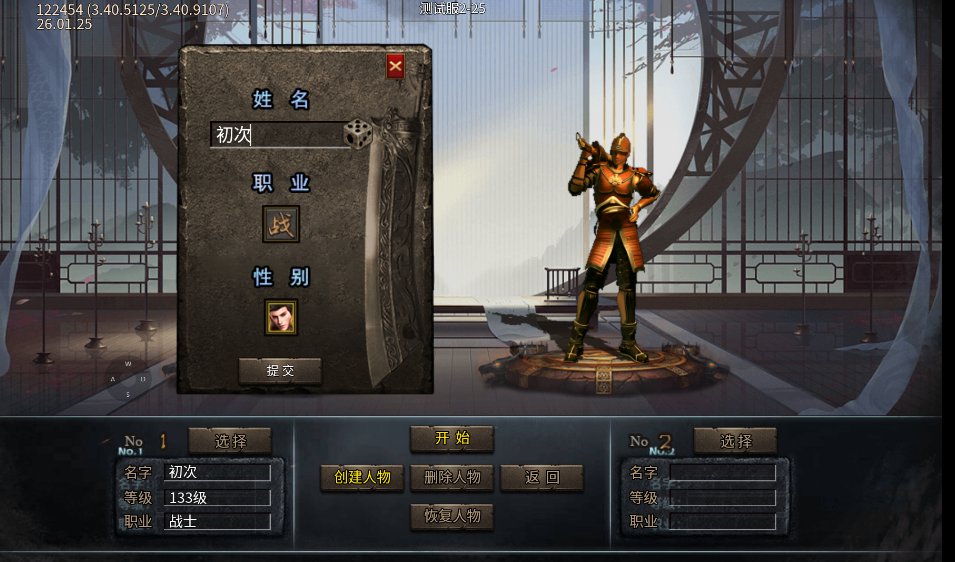Select the No. 1 character slot
The width and height of the screenshot is (955, 562).
click(x=229, y=440)
